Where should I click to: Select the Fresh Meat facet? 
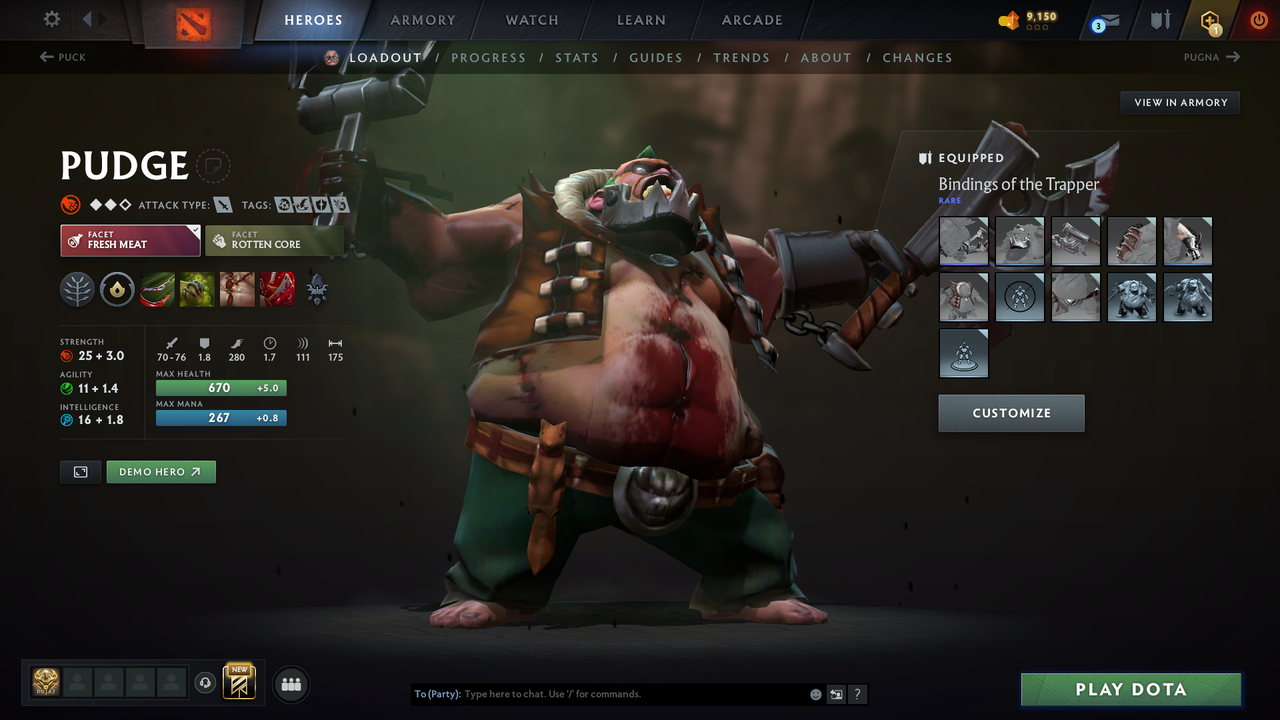coord(130,240)
